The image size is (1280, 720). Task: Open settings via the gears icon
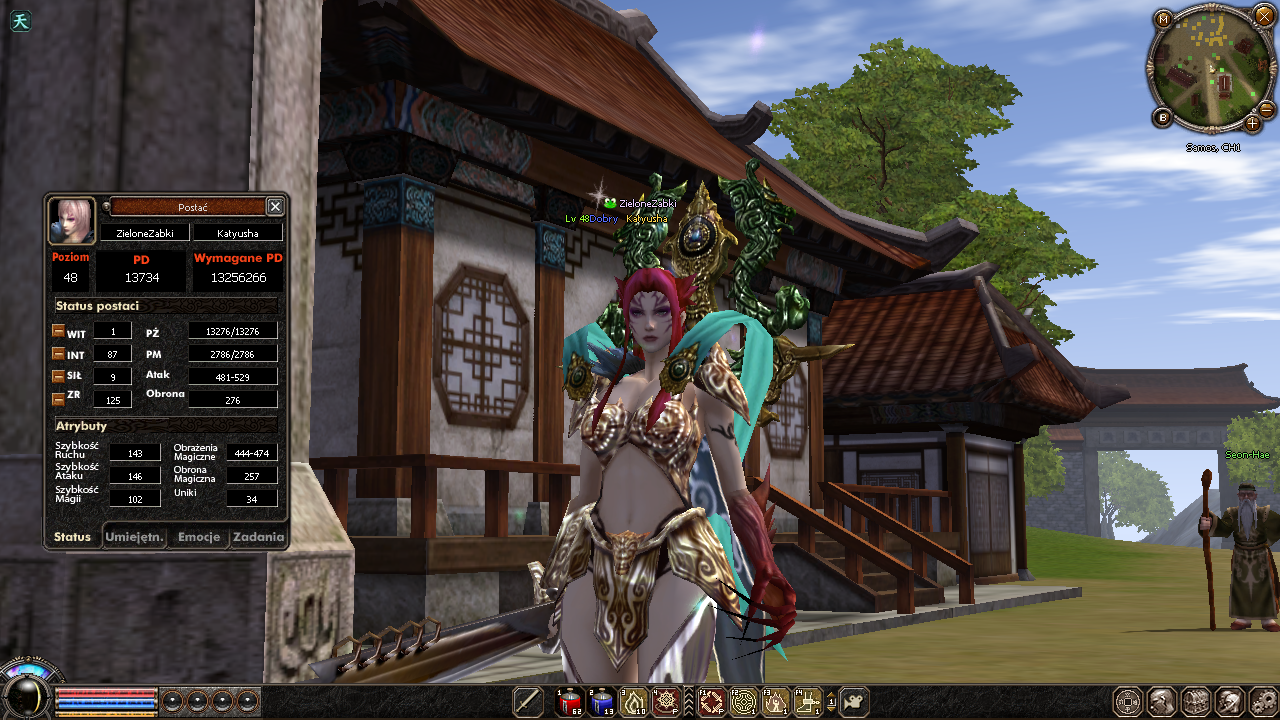pyautogui.click(x=1264, y=702)
